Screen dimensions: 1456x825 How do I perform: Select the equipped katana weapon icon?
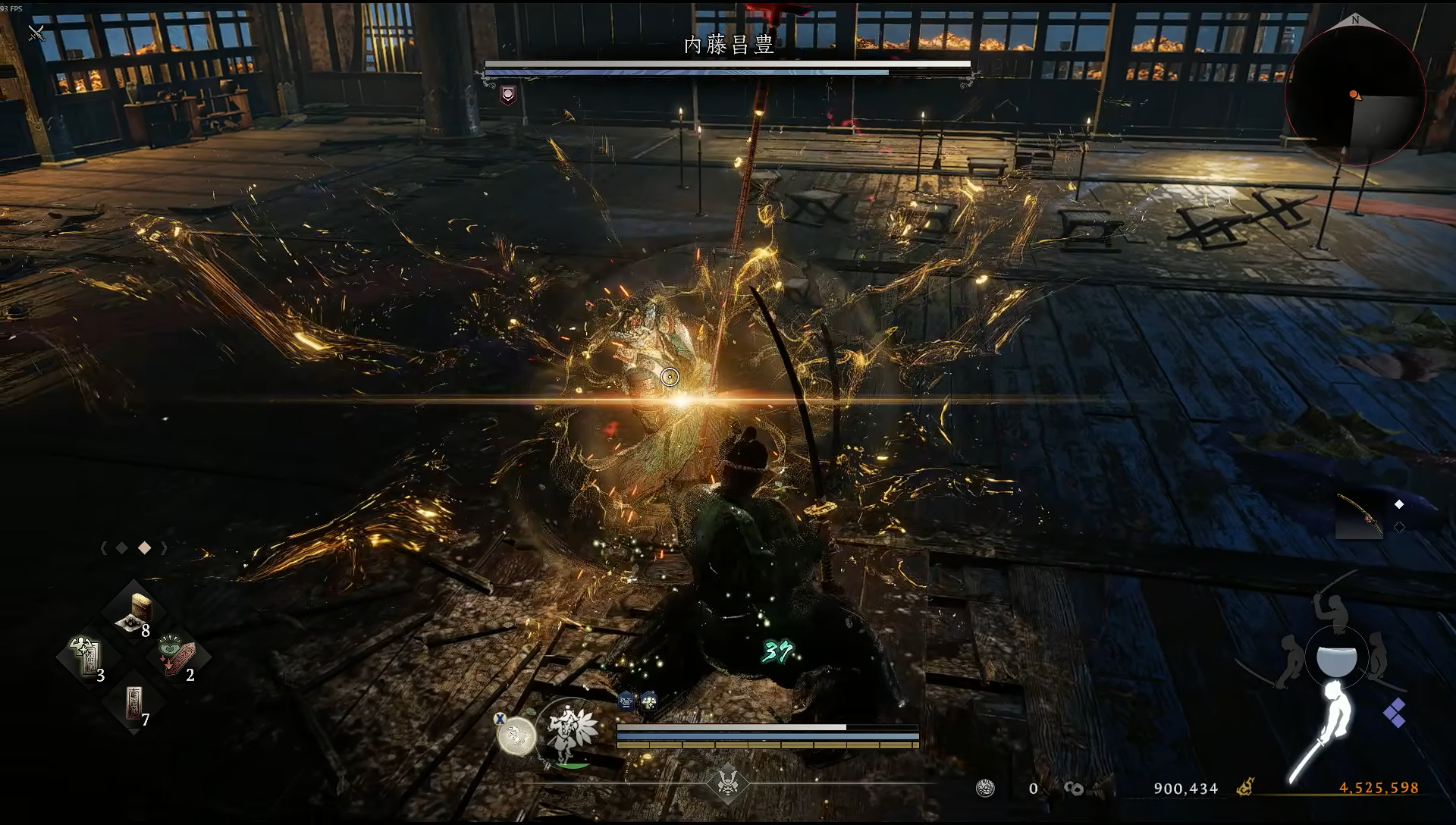coord(1359,517)
